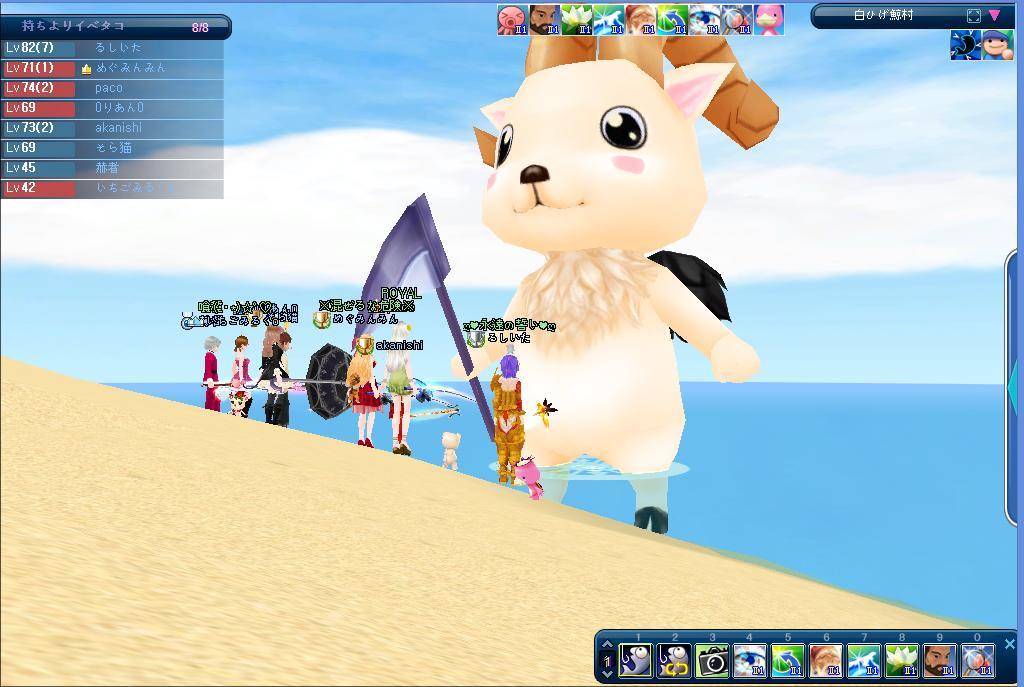Use the fishing hook skill in hotbar slot 1

(636, 660)
